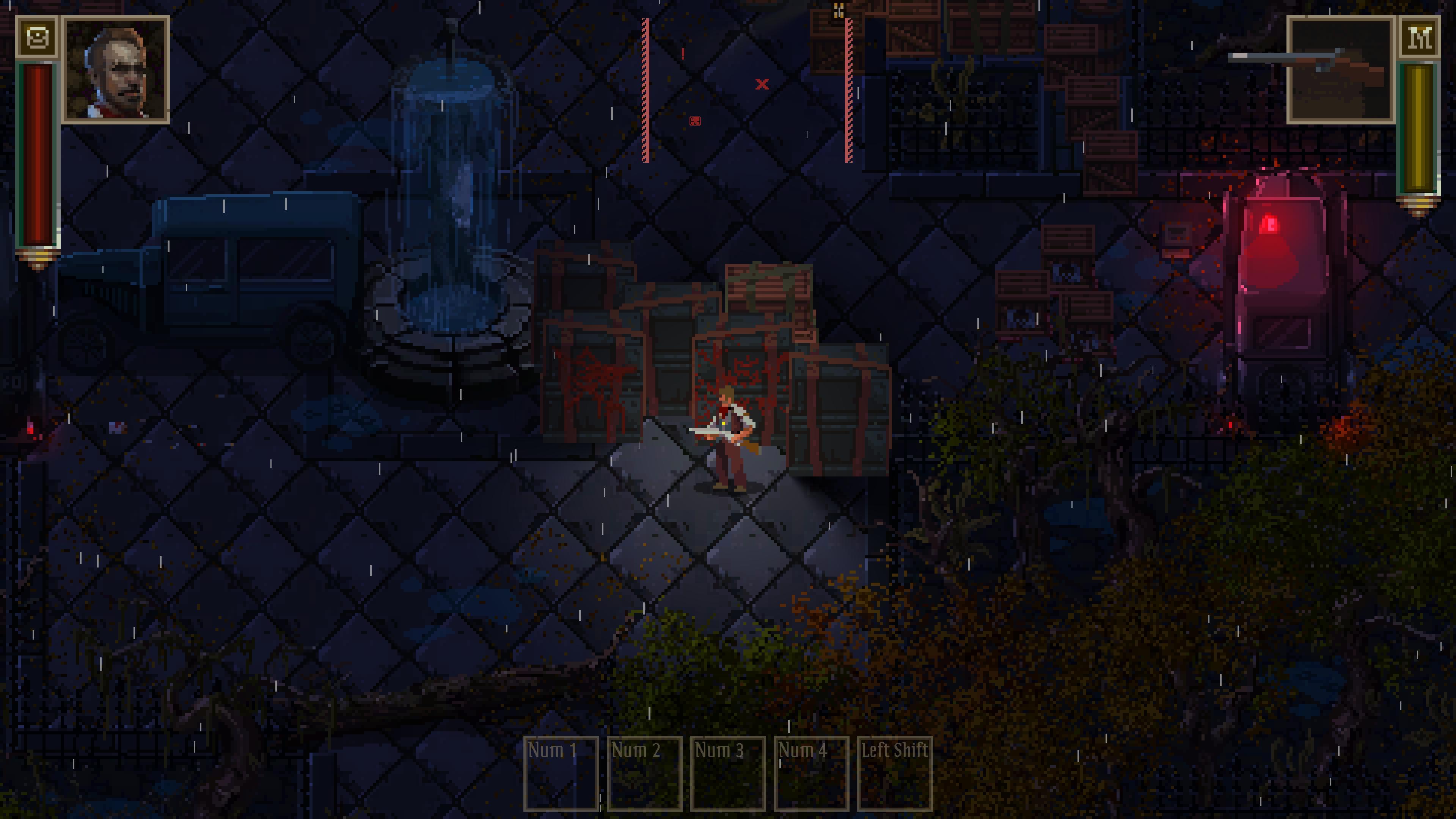Click the red X map marker
The height and width of the screenshot is (819, 1456).
pos(761,84)
